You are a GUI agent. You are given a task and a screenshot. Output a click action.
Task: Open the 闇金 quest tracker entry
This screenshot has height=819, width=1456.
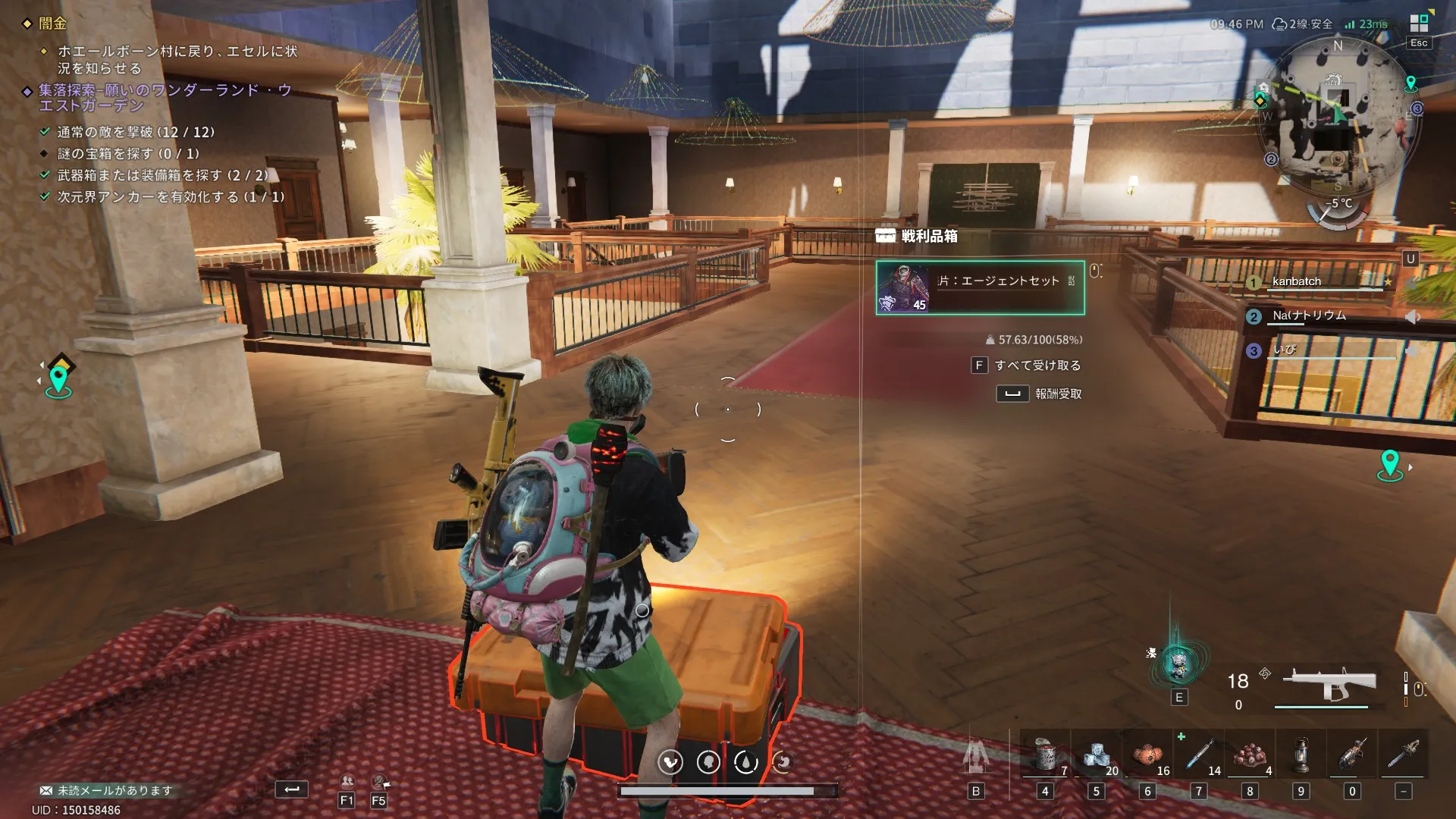click(x=52, y=24)
